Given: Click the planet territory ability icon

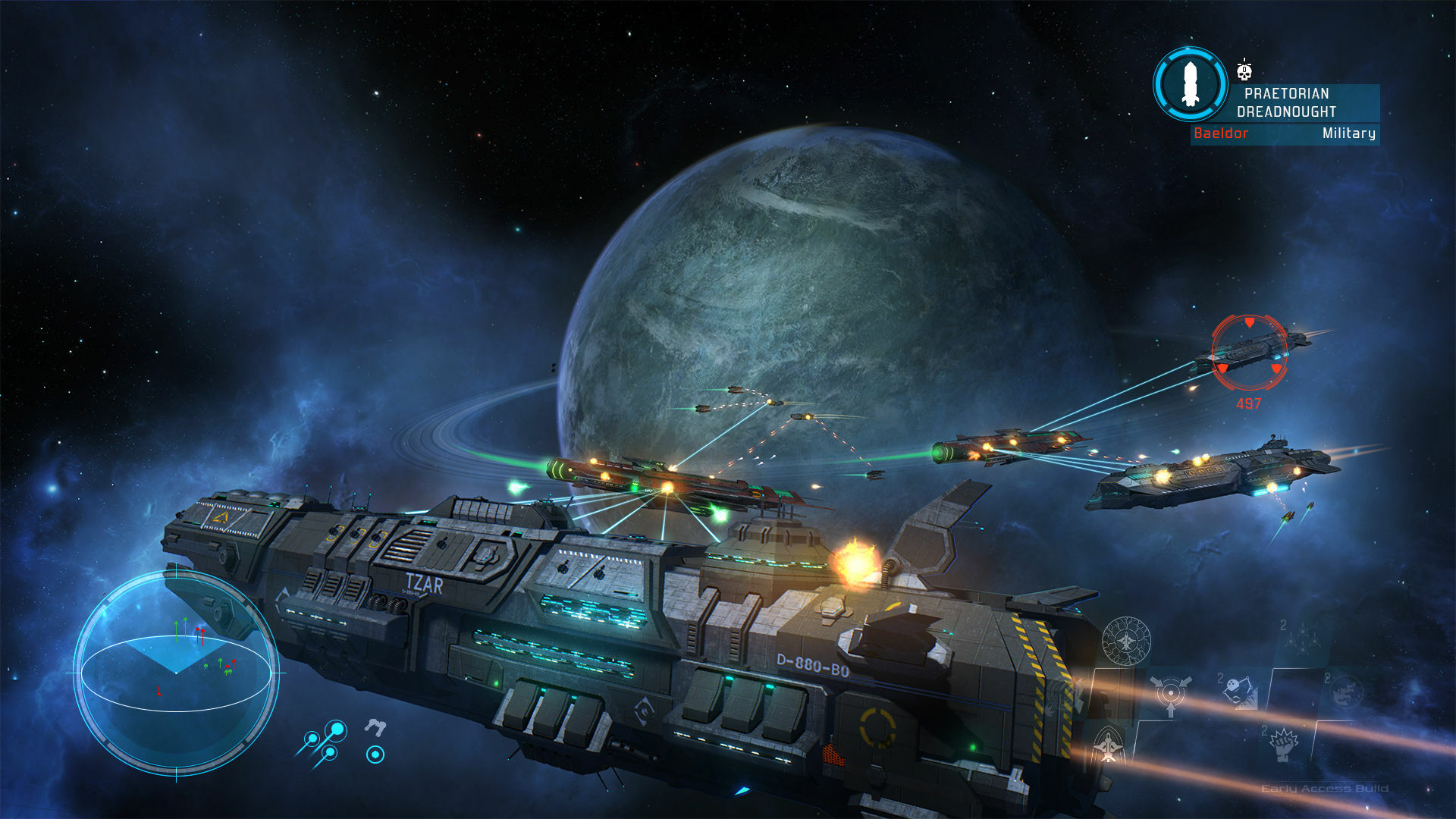Looking at the screenshot, I should point(1345,692).
